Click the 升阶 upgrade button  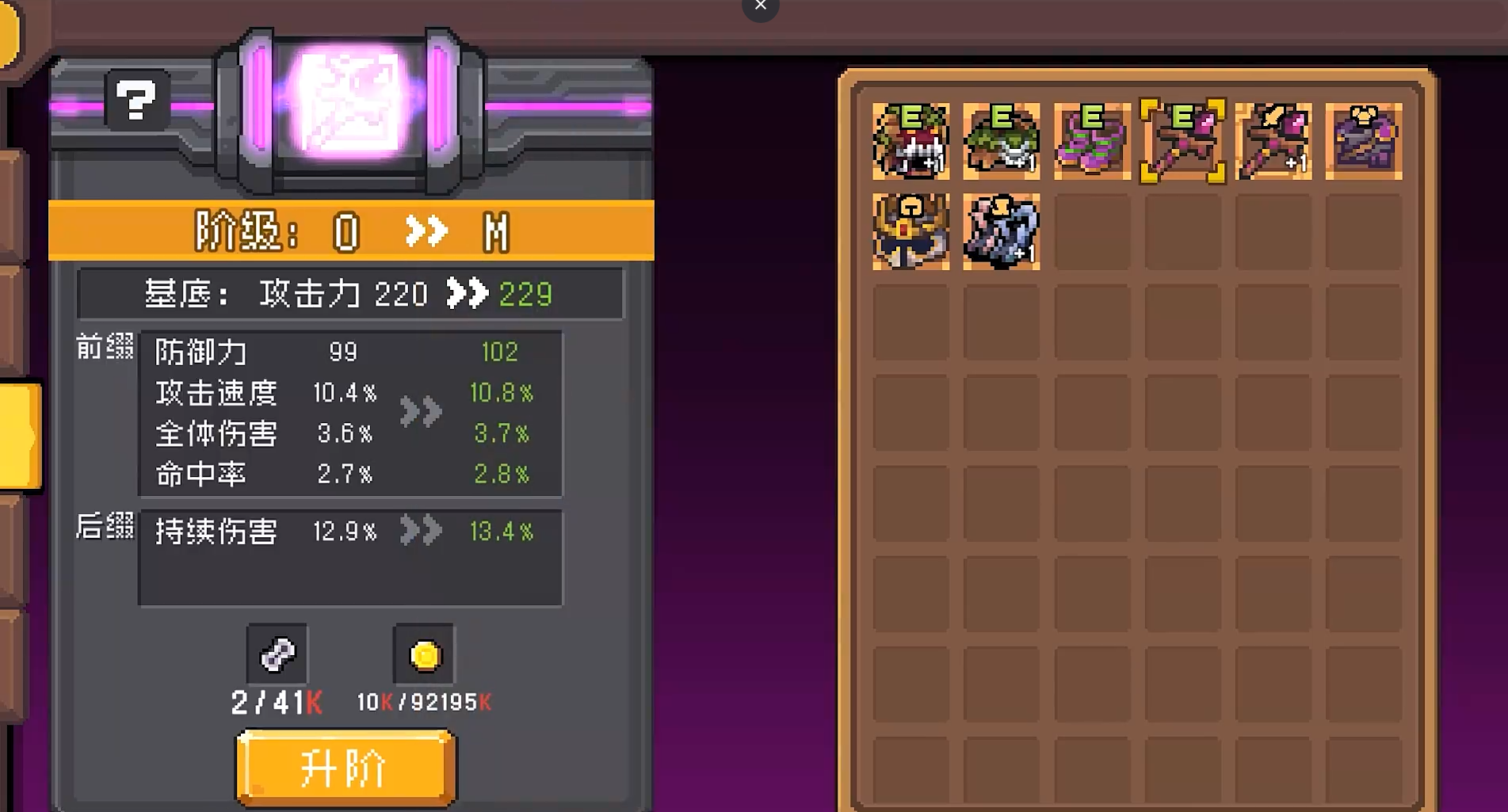pos(346,767)
